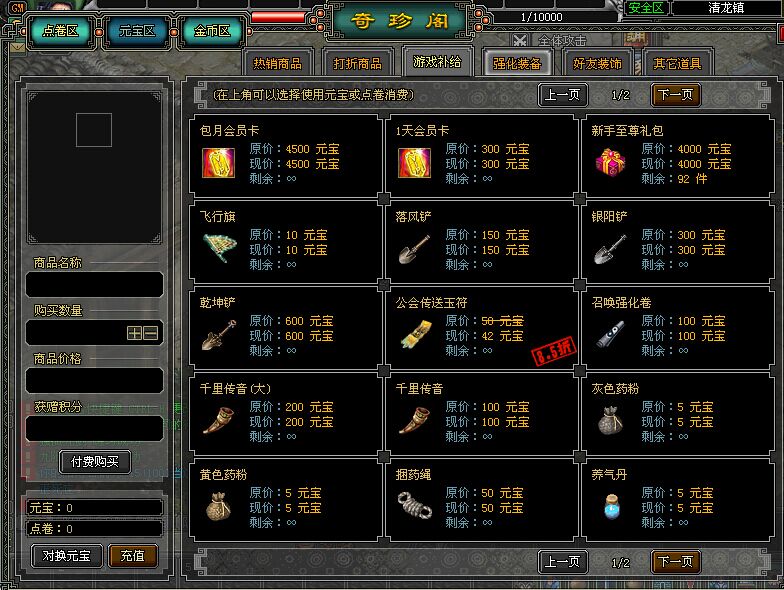
Task: Open the 热销商品 shop tab
Action: [x=278, y=63]
